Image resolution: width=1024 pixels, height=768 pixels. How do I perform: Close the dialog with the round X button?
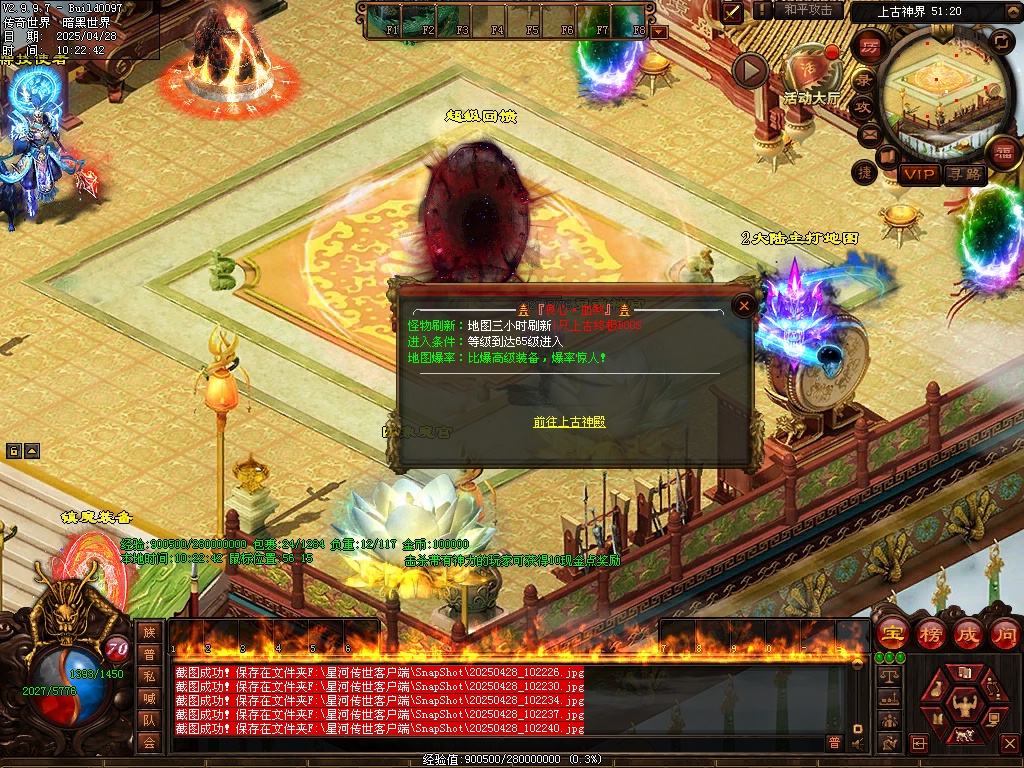click(x=743, y=306)
